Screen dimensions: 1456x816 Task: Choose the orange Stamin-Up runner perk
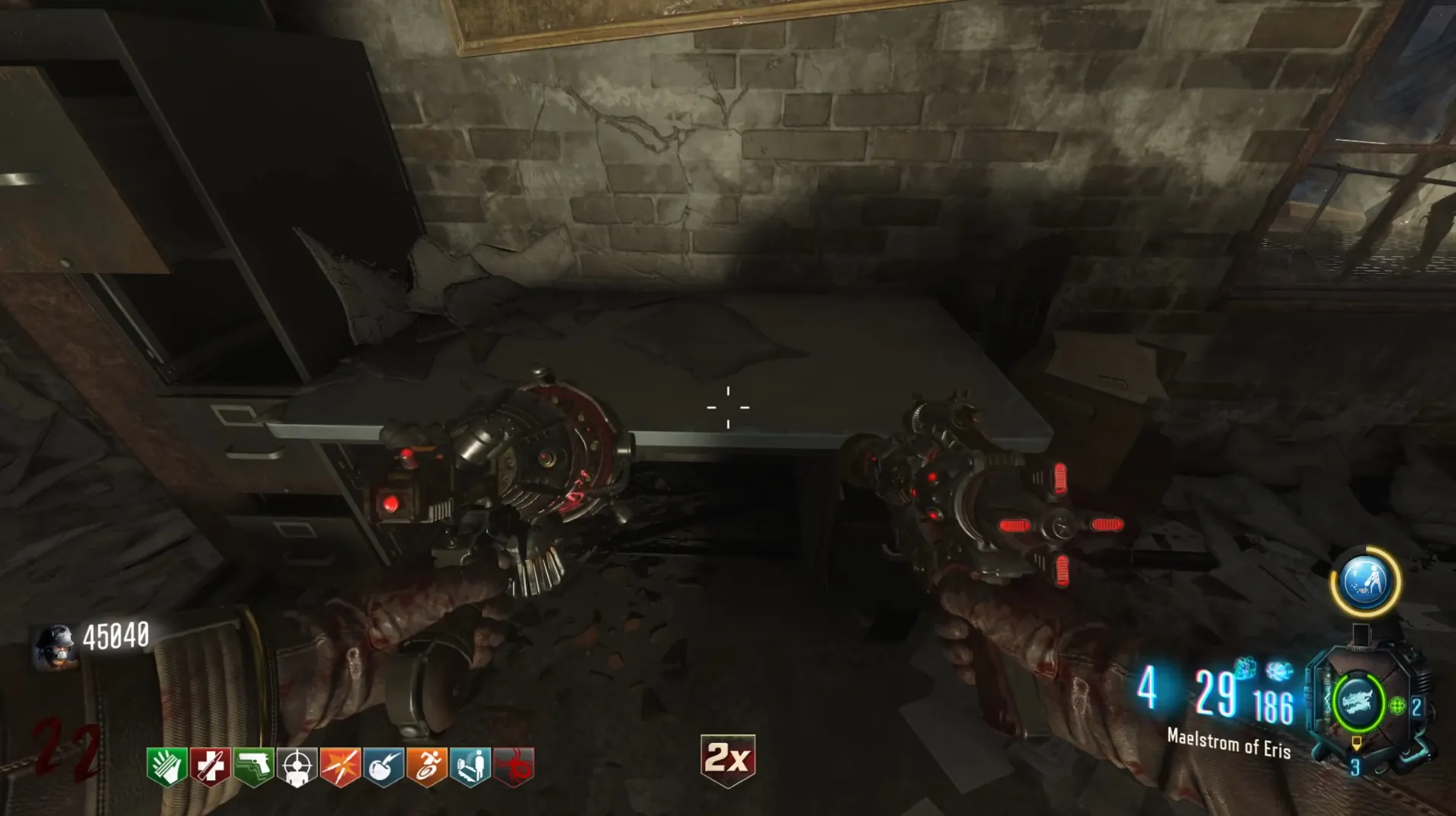point(428,766)
